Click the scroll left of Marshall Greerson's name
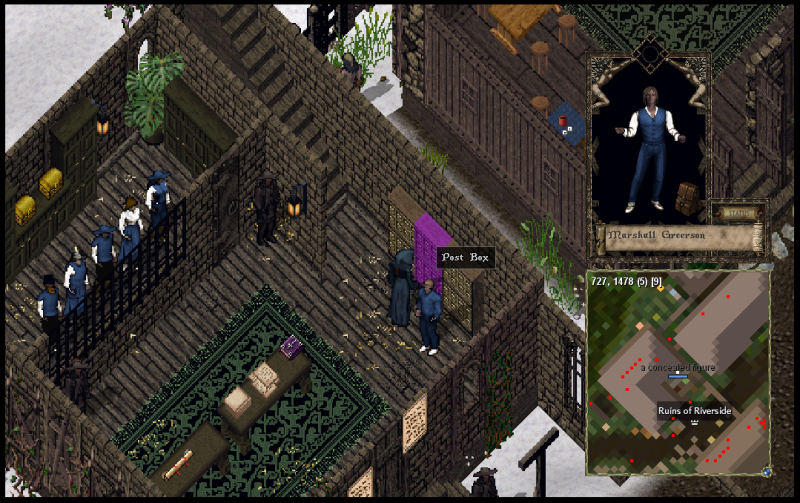 point(598,237)
